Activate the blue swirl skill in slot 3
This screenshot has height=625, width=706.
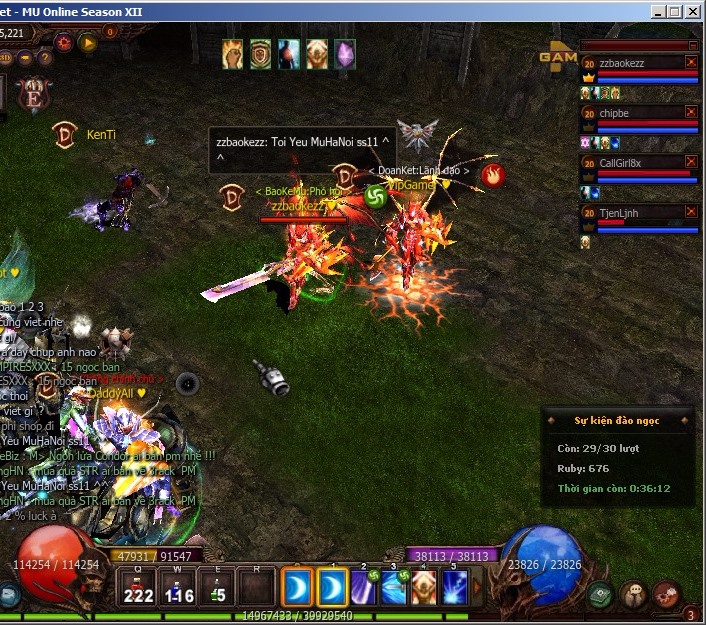tap(393, 587)
